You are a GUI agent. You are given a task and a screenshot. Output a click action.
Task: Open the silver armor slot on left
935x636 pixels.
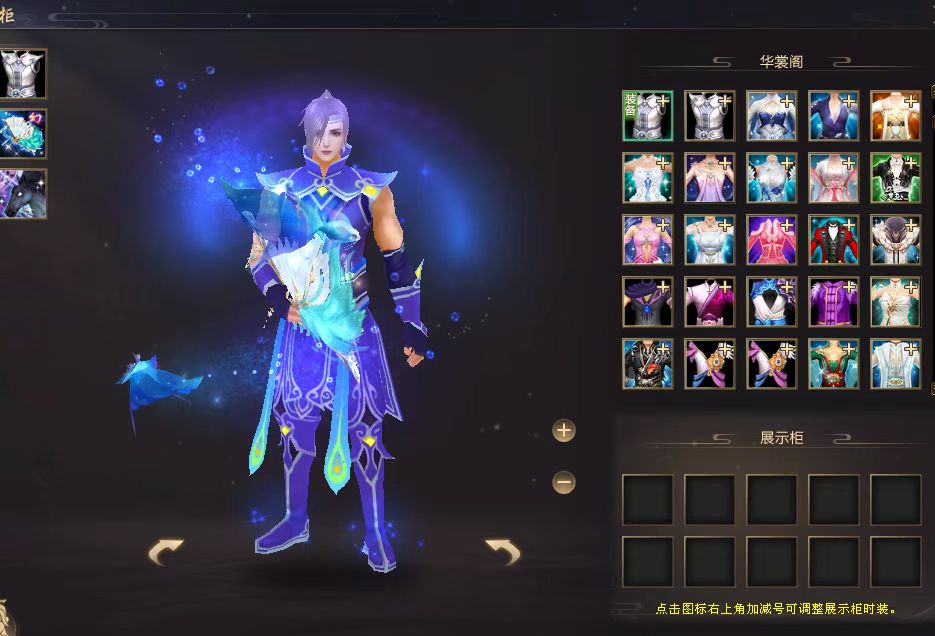[x=22, y=73]
